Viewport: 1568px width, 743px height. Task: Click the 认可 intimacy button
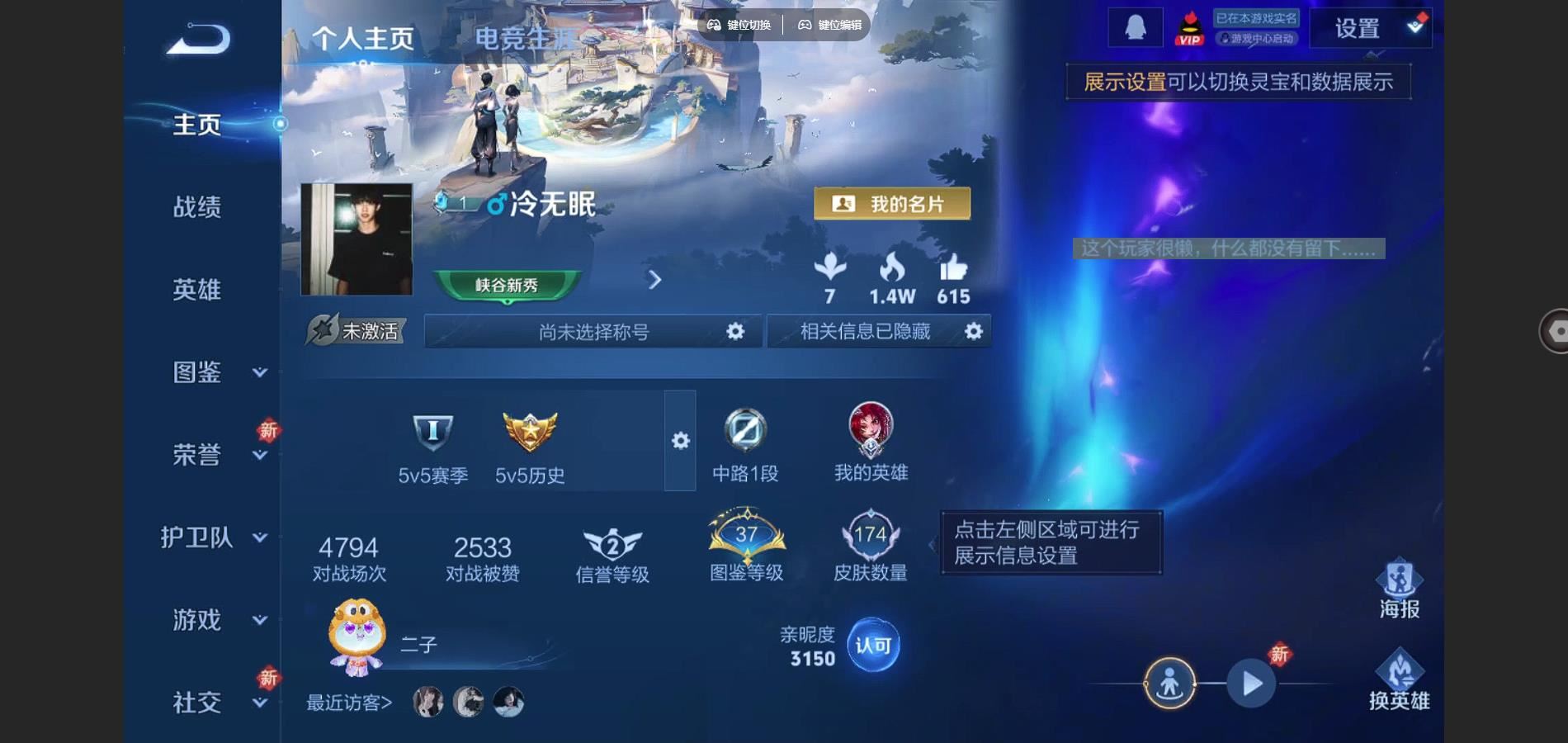873,645
